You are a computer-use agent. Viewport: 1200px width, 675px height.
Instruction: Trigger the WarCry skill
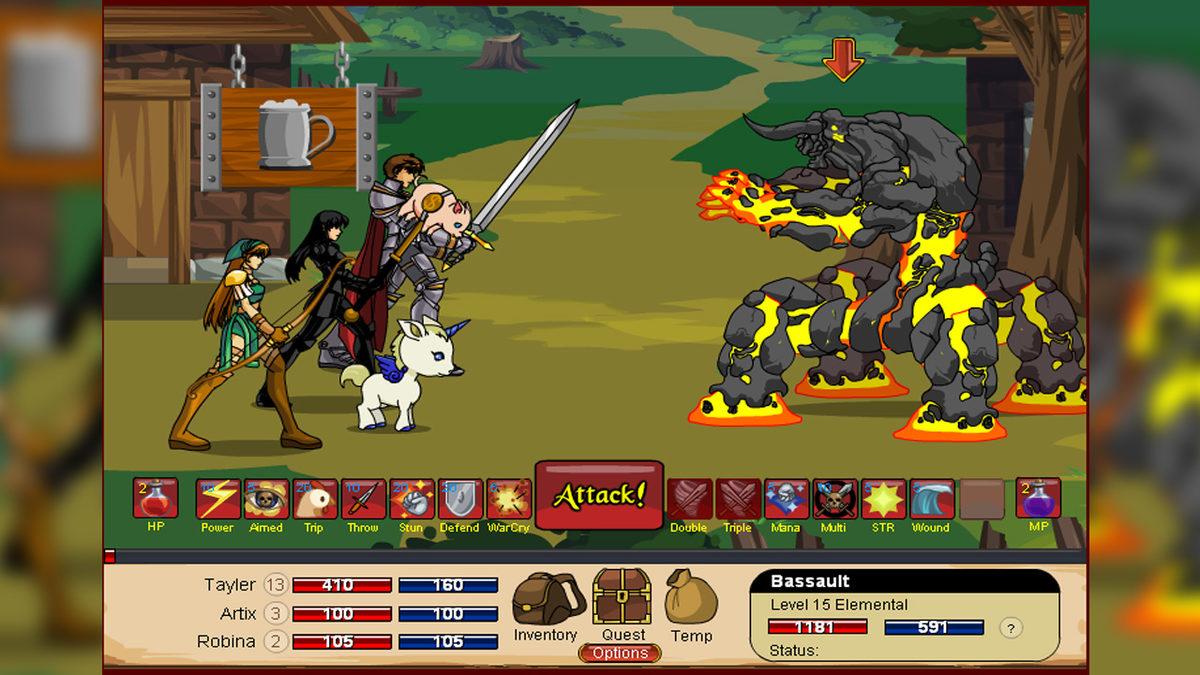tap(508, 499)
